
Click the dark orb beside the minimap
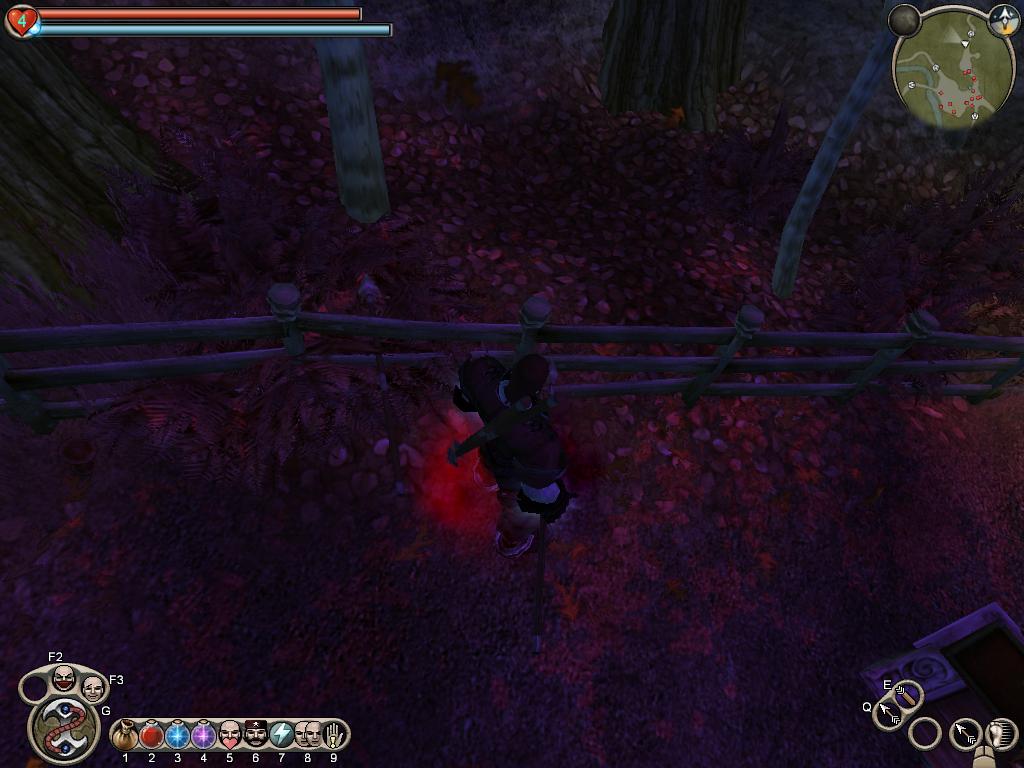pyautogui.click(x=905, y=20)
